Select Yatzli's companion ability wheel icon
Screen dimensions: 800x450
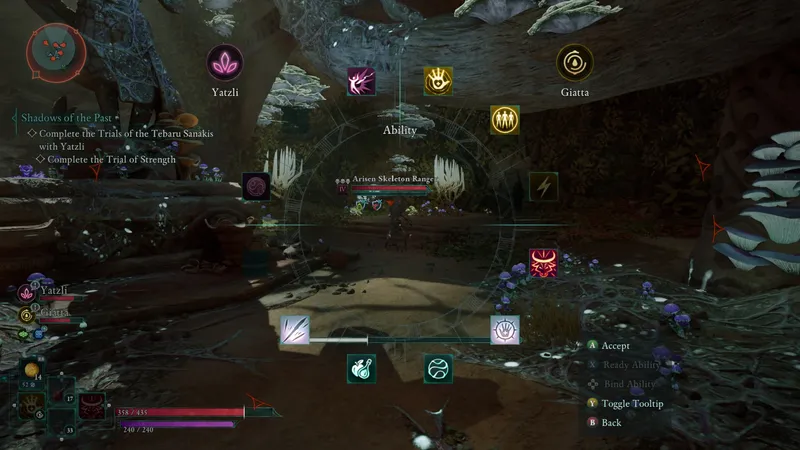point(225,62)
